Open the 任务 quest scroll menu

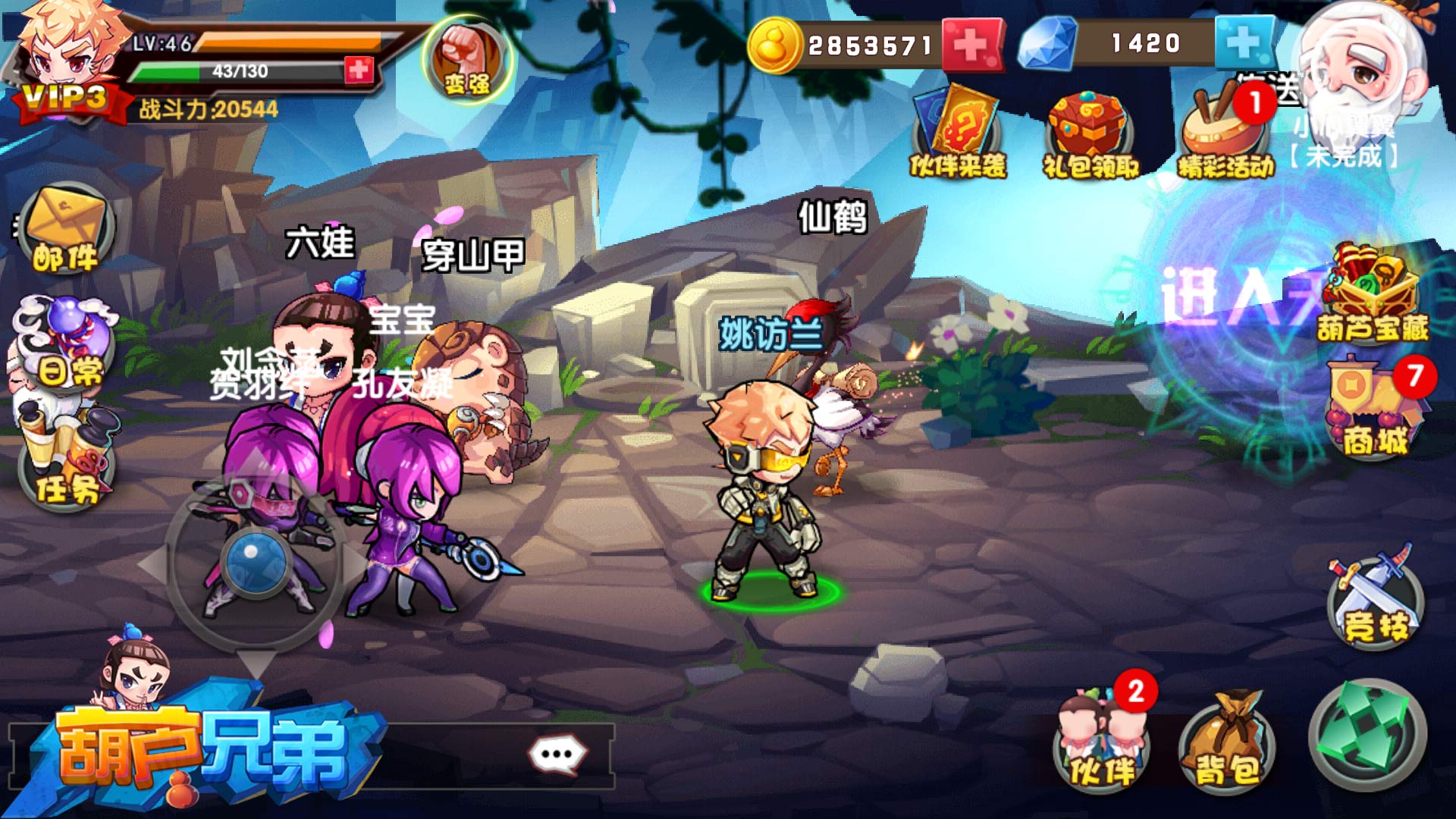(67, 459)
